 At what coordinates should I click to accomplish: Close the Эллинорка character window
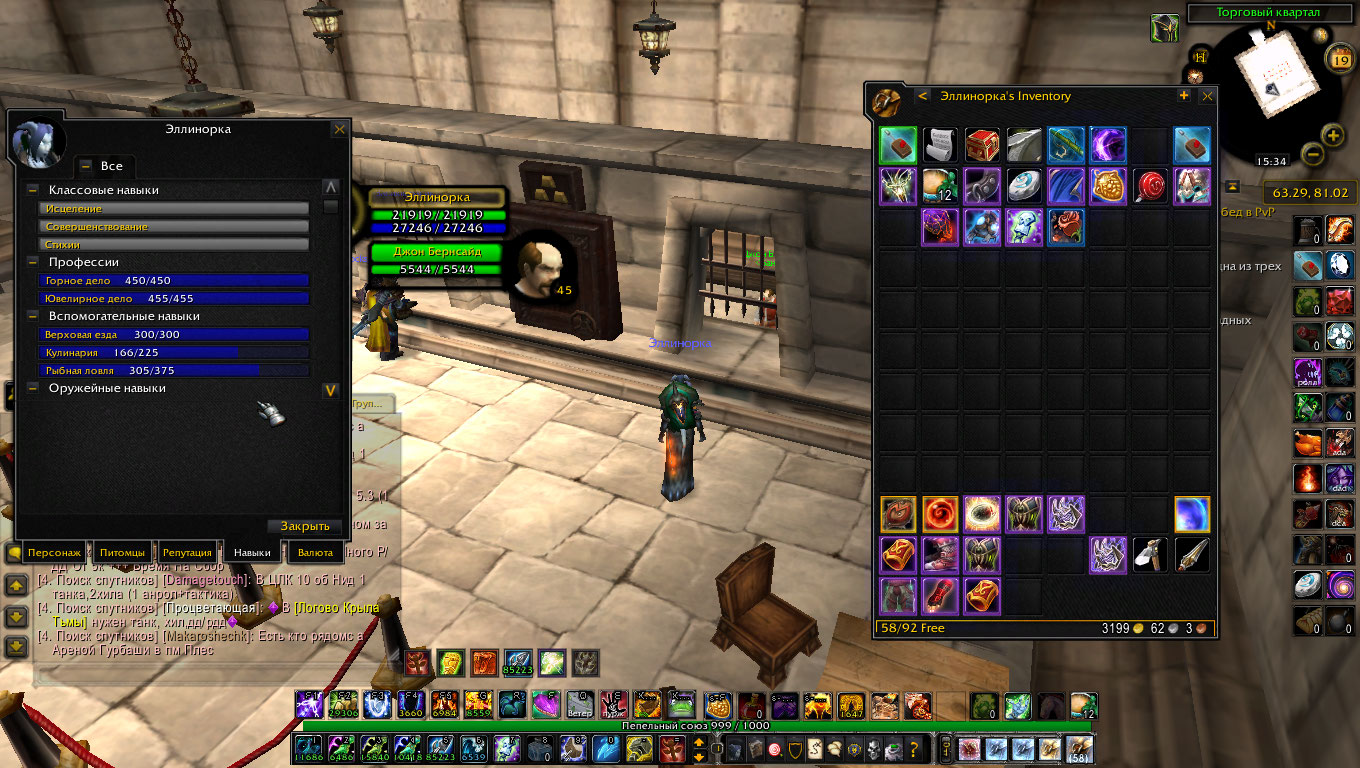tap(339, 129)
